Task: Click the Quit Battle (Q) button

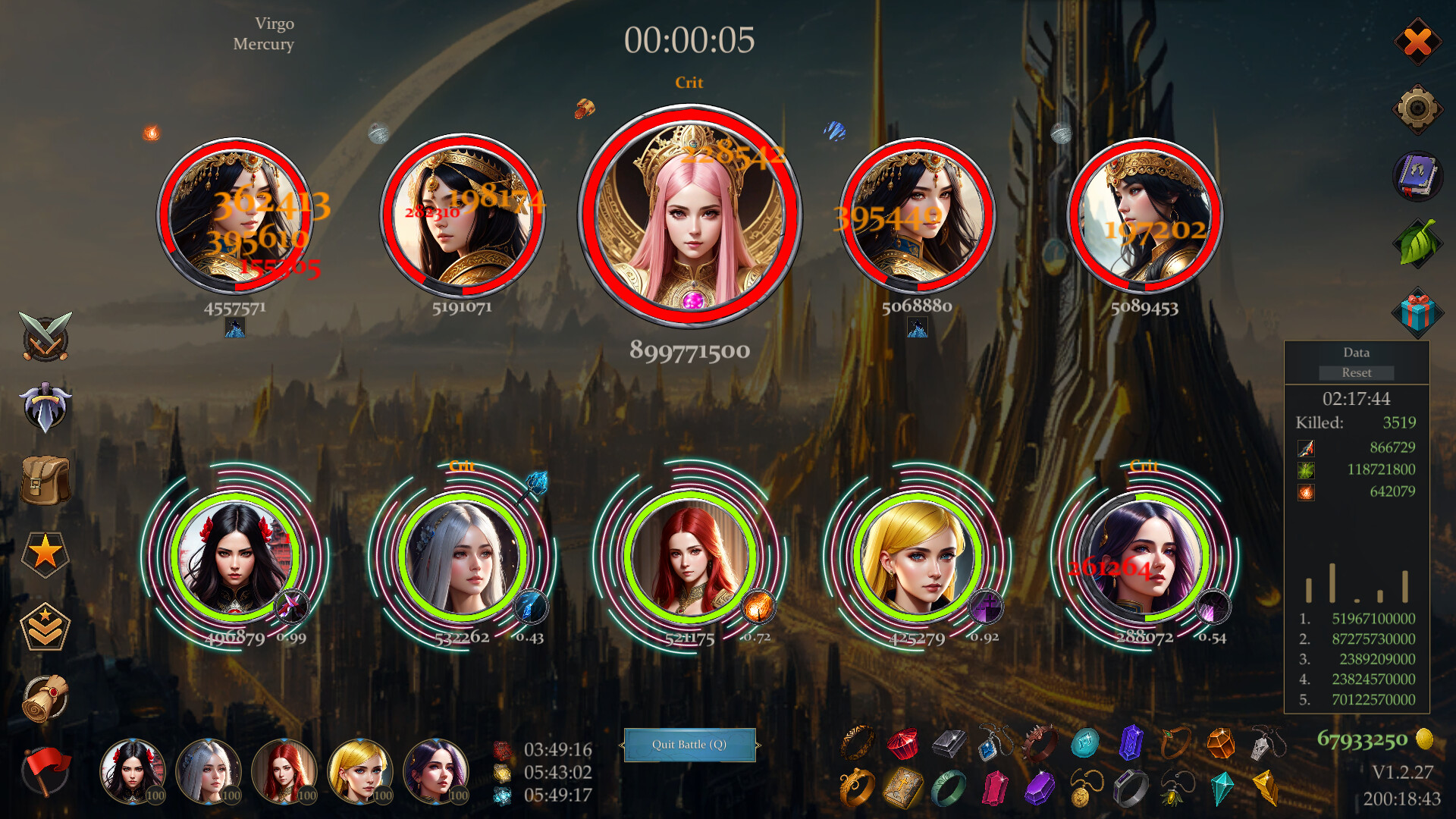Action: tap(690, 744)
